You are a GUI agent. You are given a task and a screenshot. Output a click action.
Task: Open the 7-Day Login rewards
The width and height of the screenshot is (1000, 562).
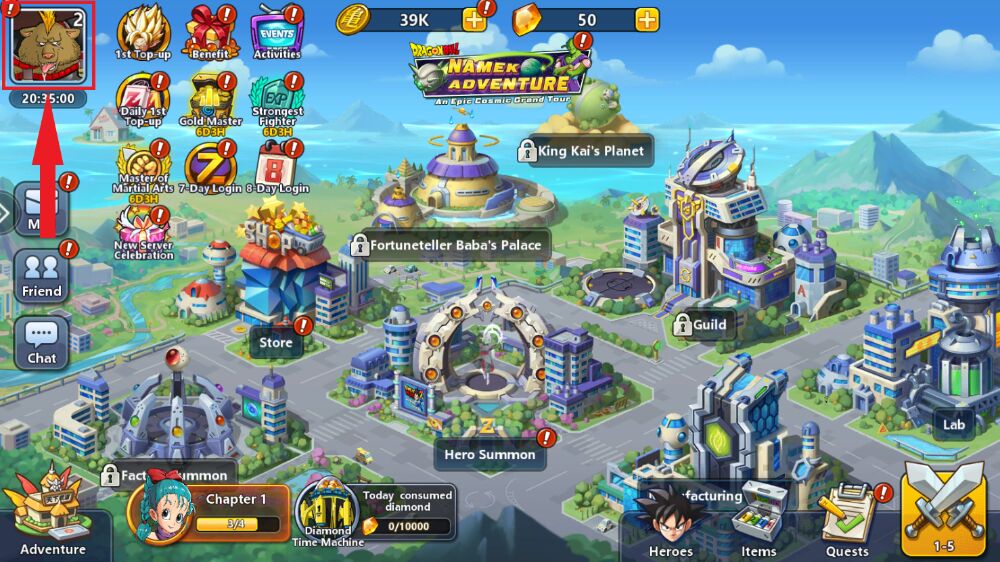click(210, 165)
